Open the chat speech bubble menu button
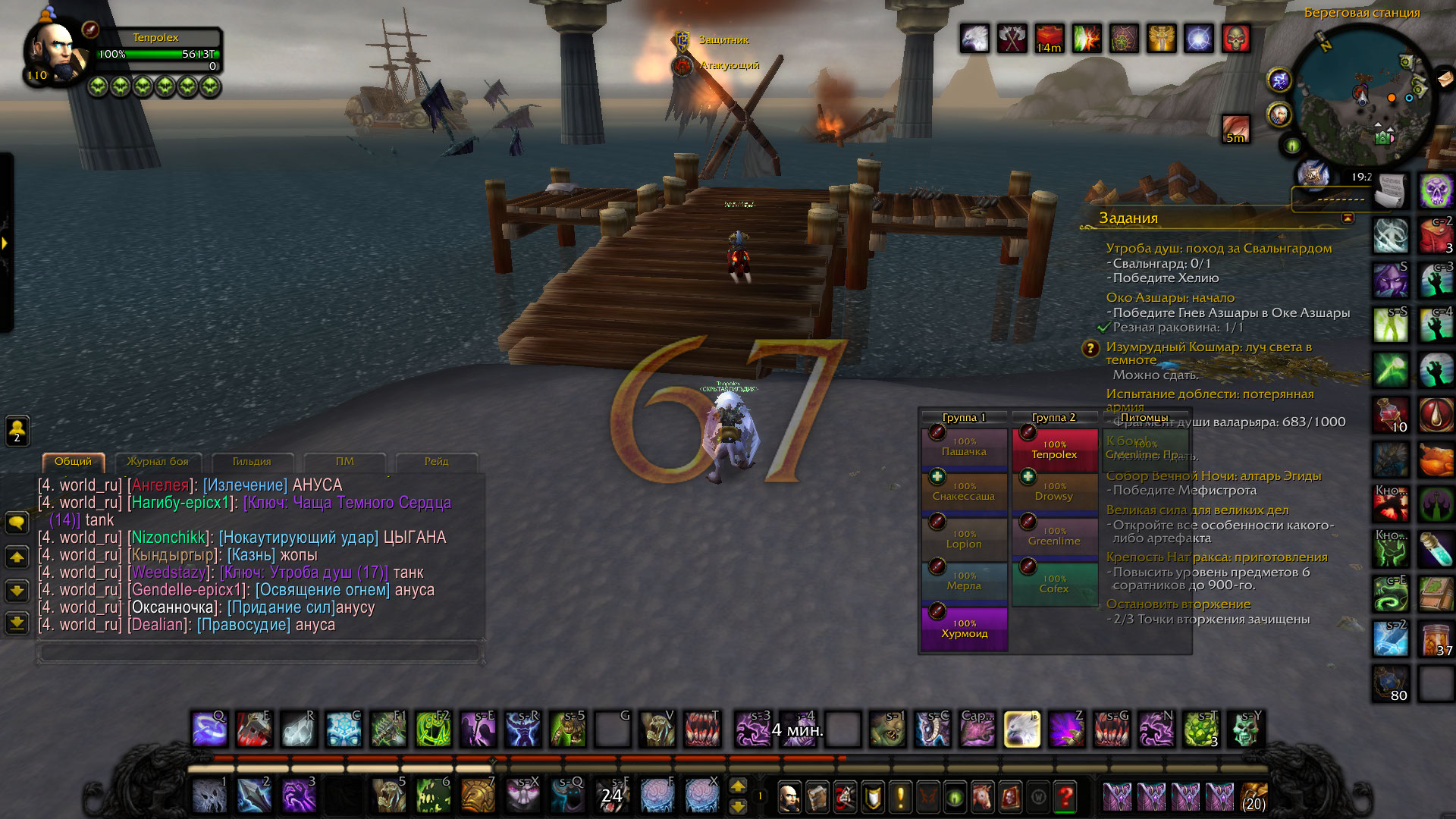1456x819 pixels. tap(17, 522)
